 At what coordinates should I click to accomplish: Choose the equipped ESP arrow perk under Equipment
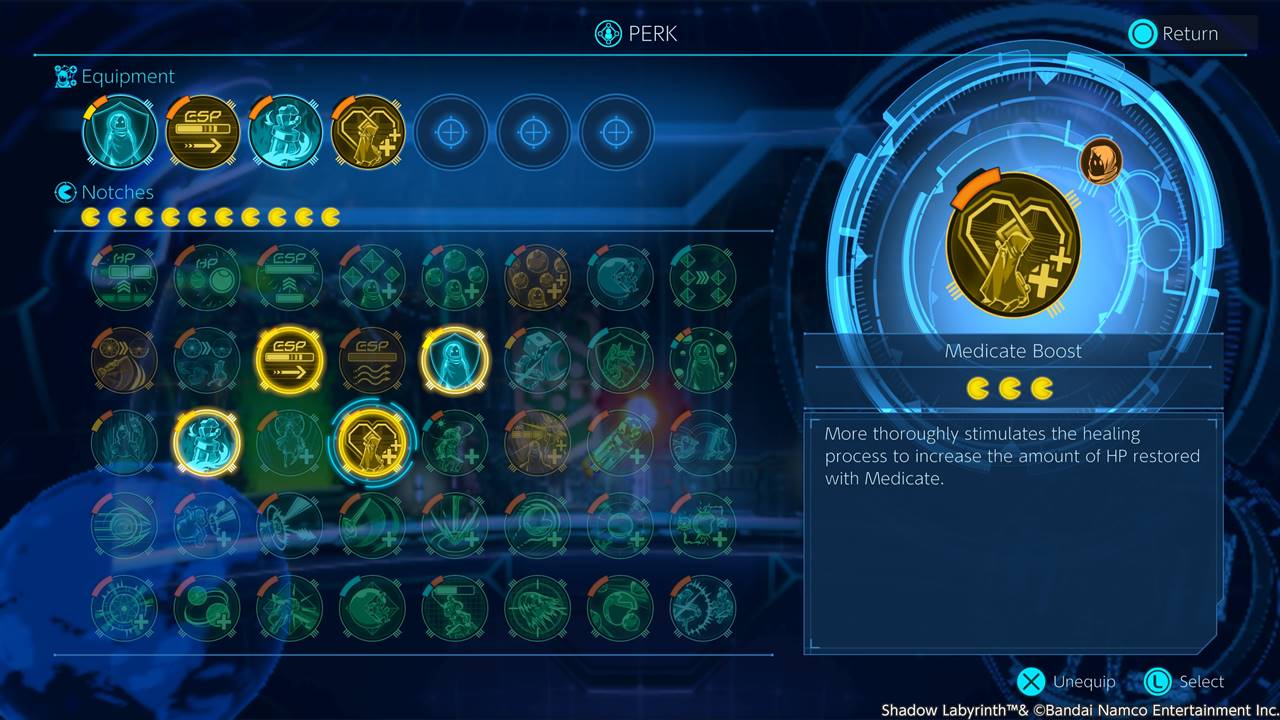202,132
